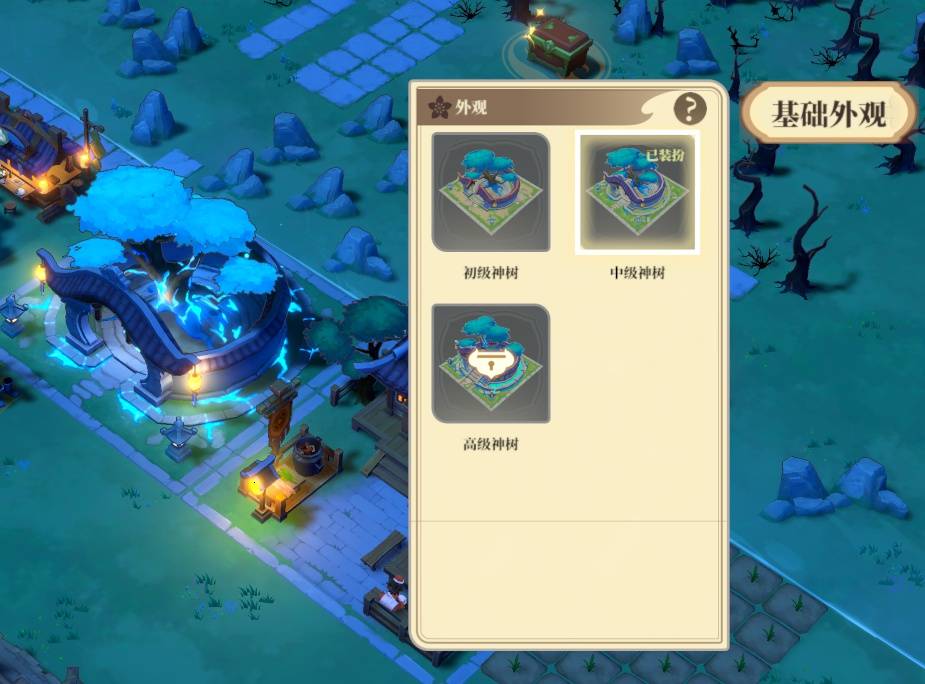This screenshot has width=925, height=684.
Task: Select the locked 高级神树 appearance
Action: coord(491,363)
